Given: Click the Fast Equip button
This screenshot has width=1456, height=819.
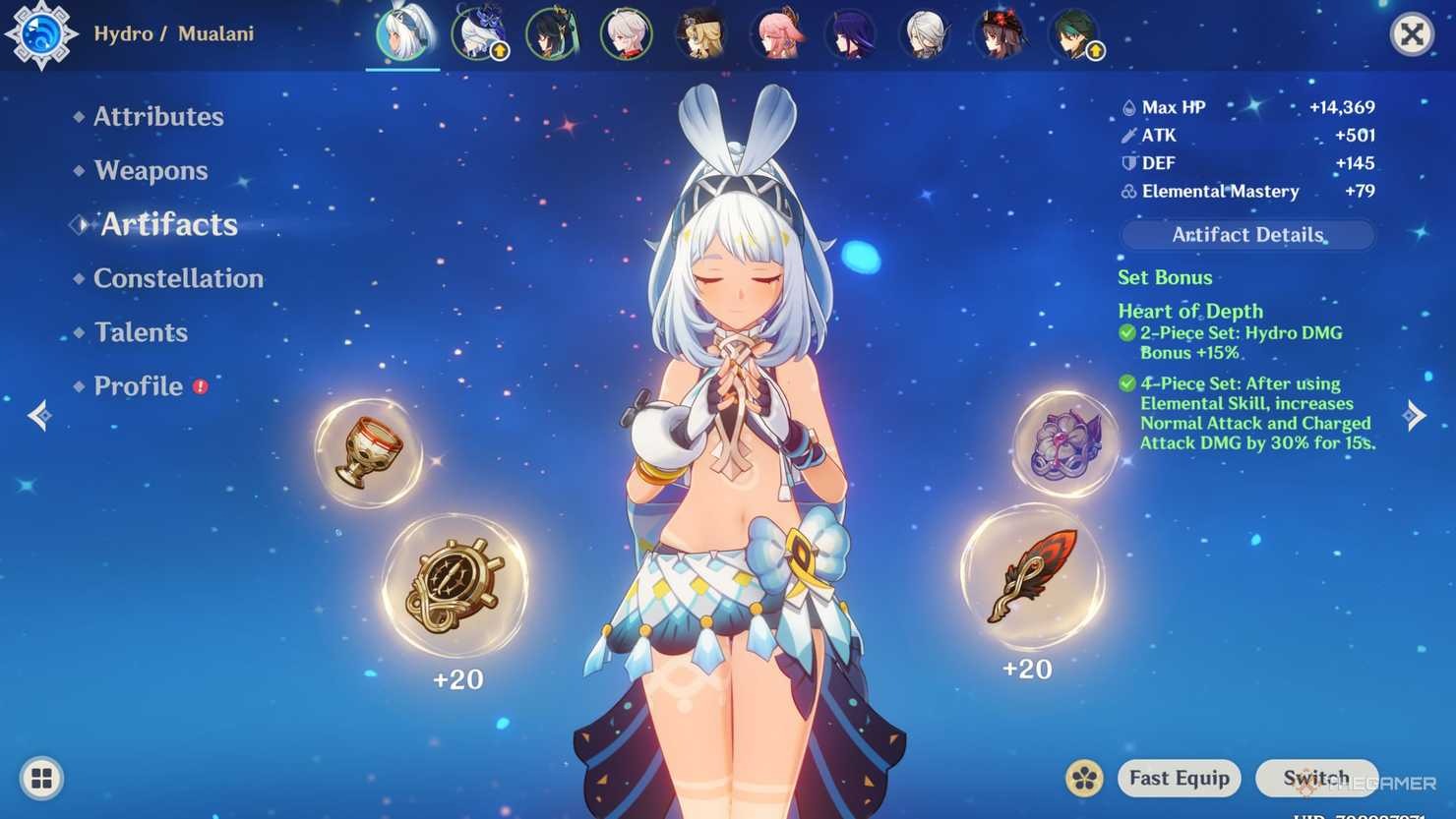Looking at the screenshot, I should pos(1179,779).
